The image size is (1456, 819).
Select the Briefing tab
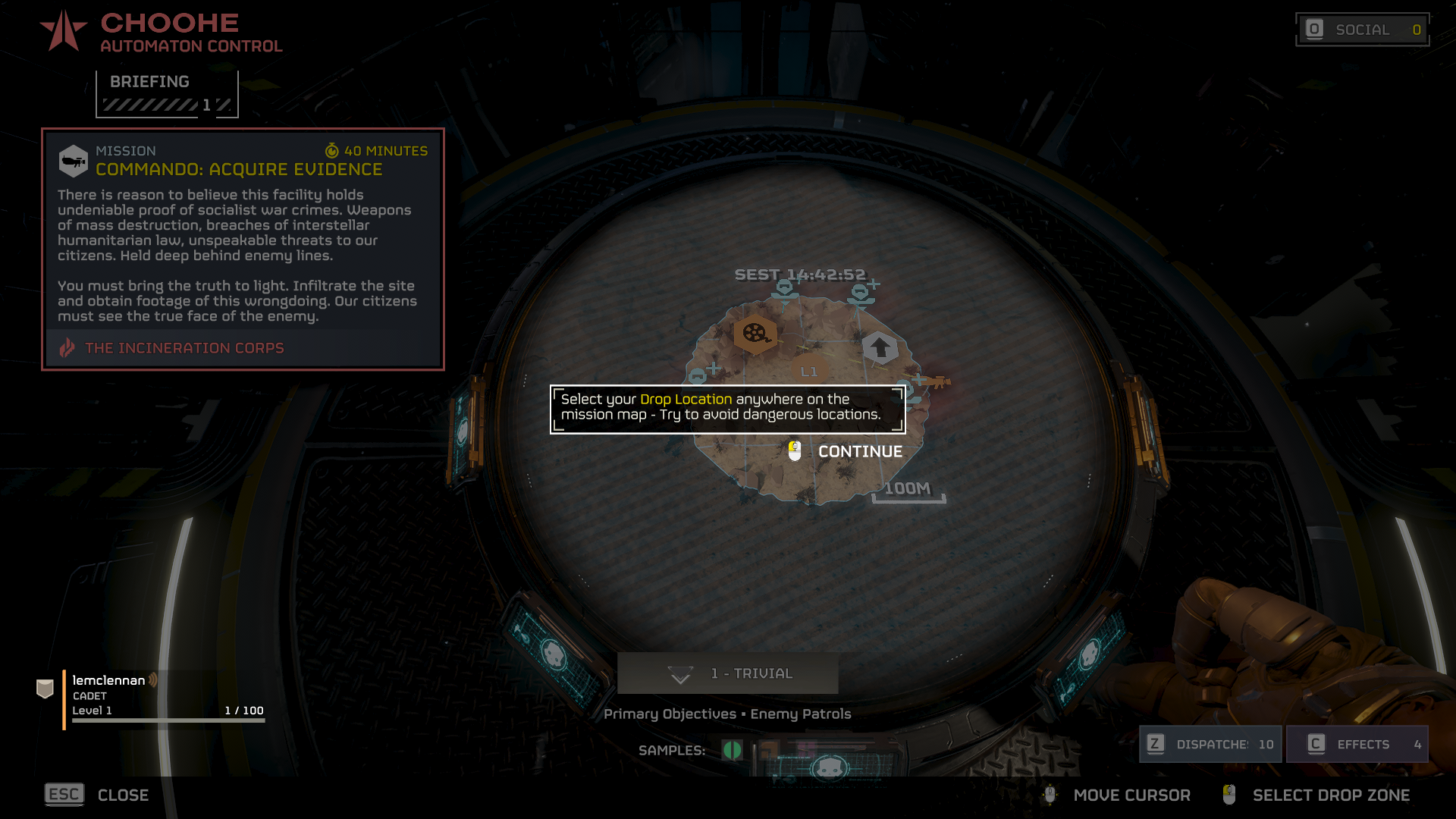coord(167,93)
